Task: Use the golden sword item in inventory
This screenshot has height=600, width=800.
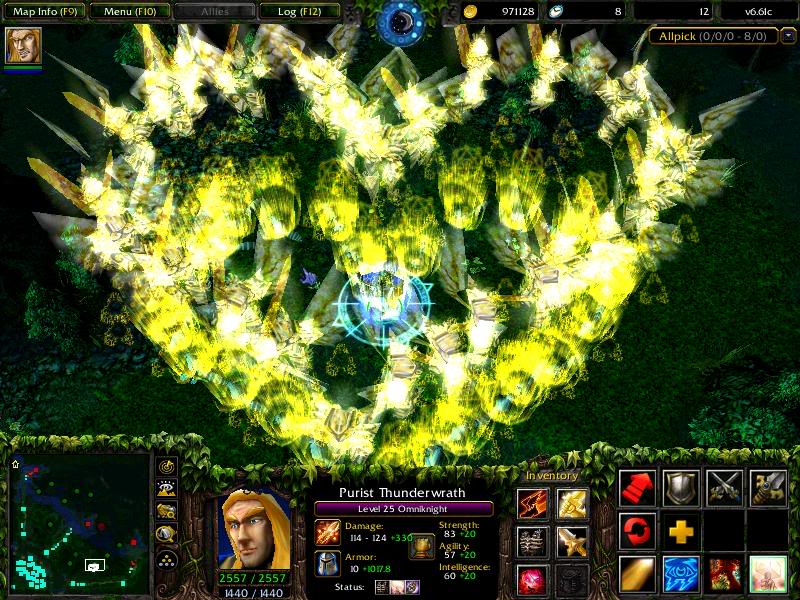Action: [572, 541]
